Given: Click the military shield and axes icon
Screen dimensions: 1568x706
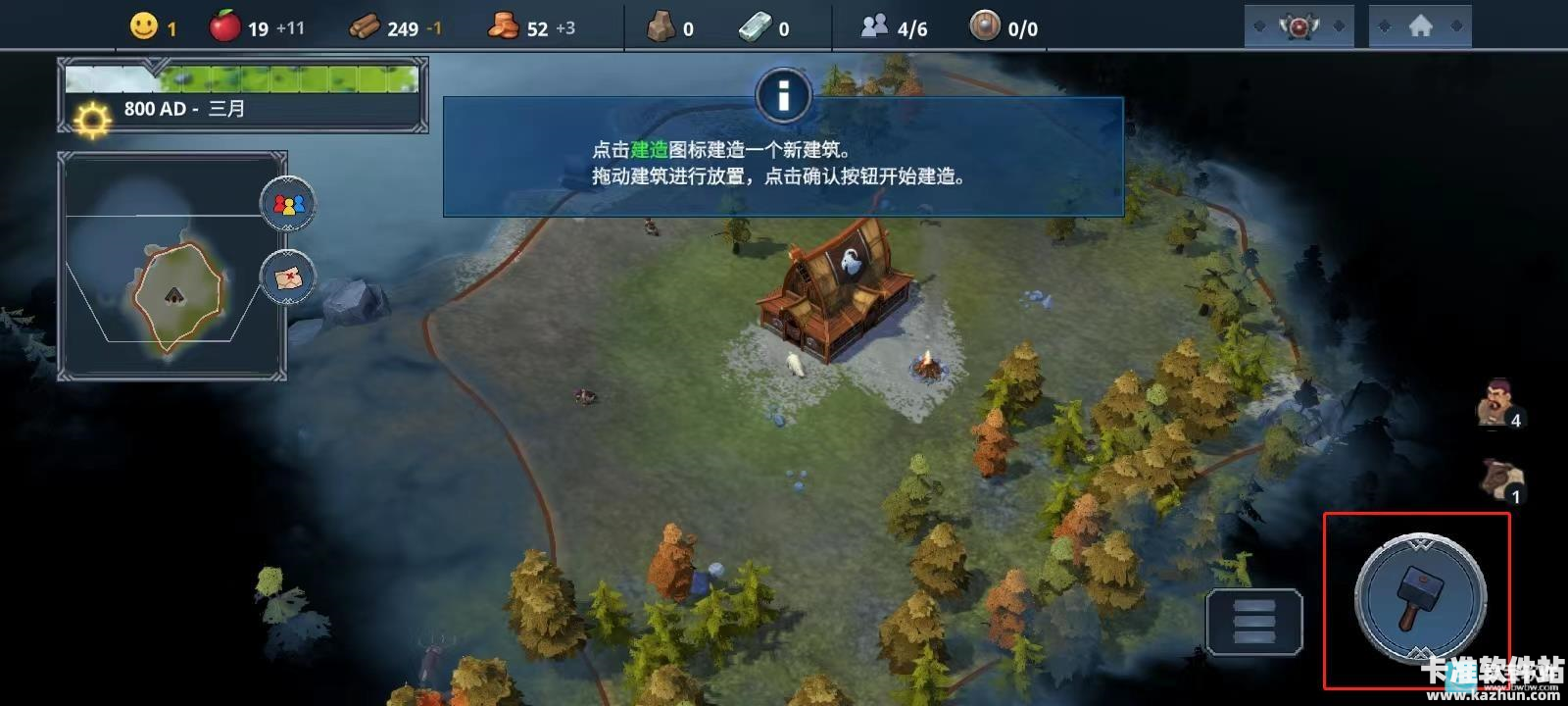Looking at the screenshot, I should [1298, 25].
